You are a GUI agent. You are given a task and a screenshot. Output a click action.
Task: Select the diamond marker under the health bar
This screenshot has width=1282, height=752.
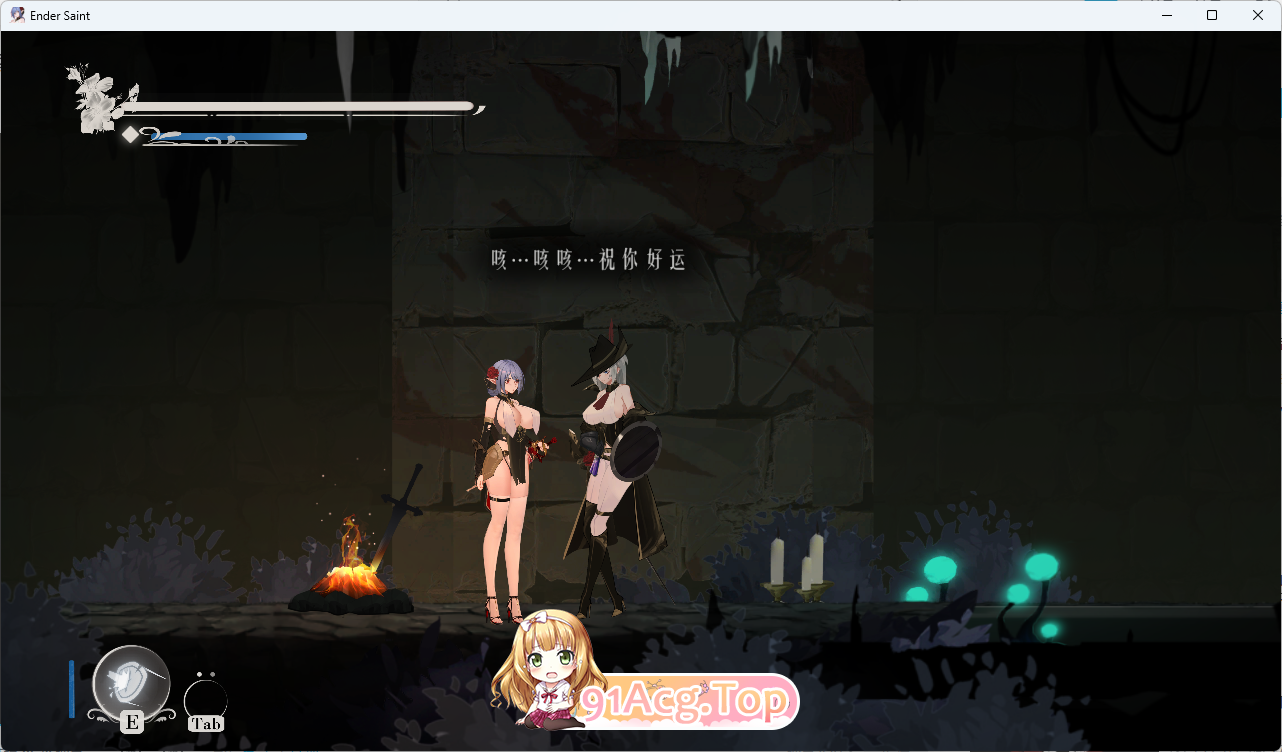130,134
